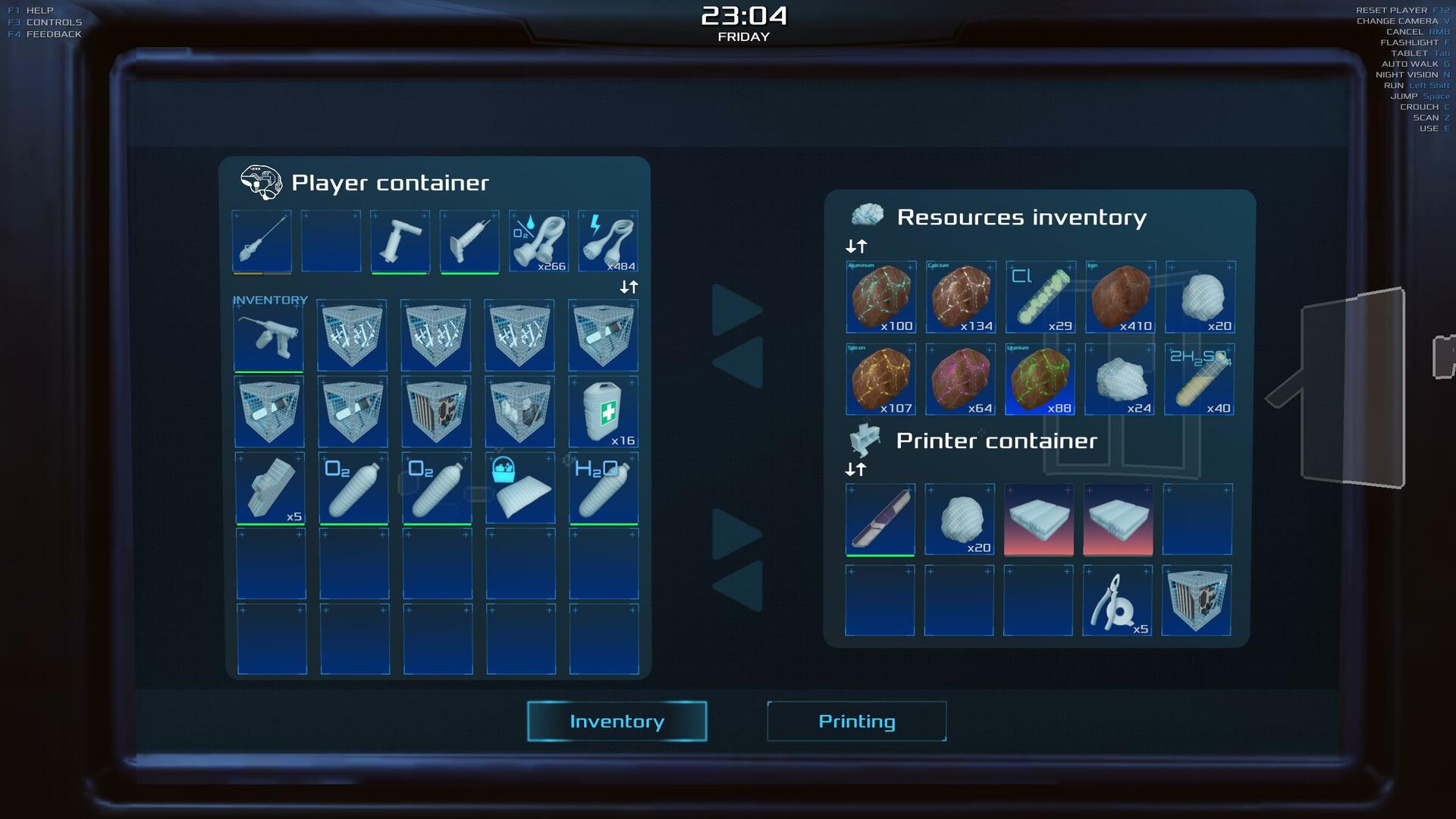1456x819 pixels.
Task: Select the shopping basket pillow item slot
Action: 520,488
